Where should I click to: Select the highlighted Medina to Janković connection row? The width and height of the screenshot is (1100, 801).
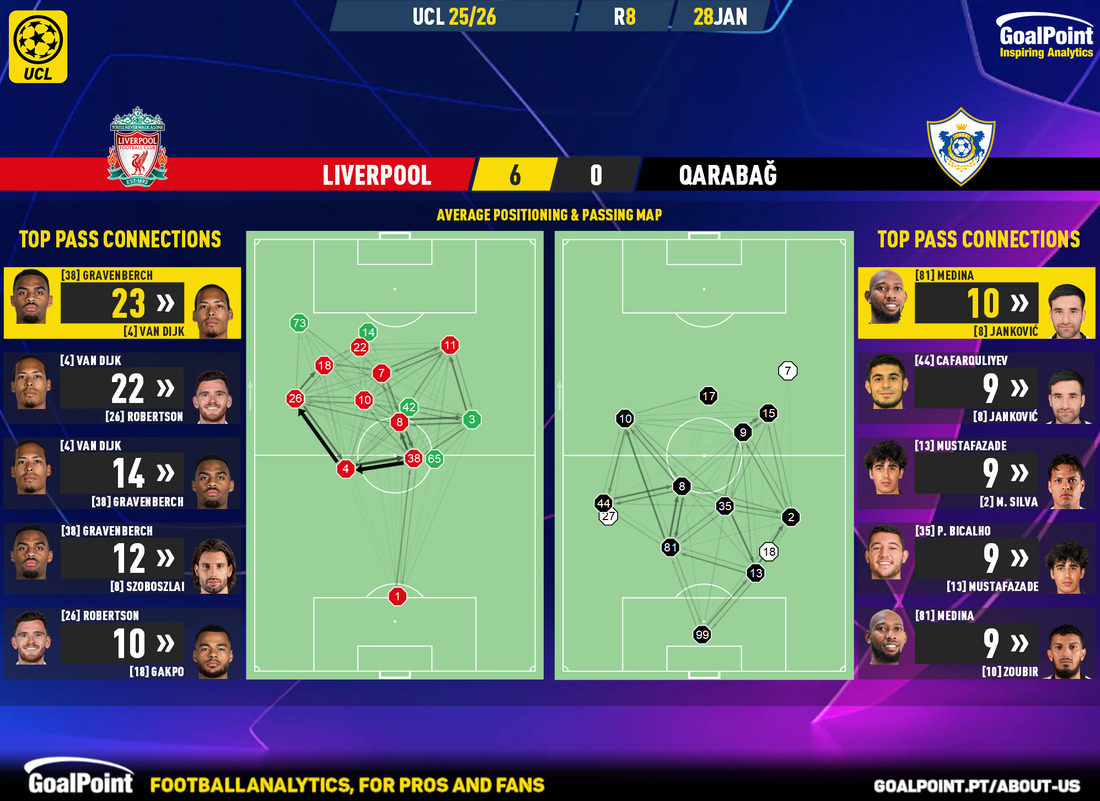976,303
